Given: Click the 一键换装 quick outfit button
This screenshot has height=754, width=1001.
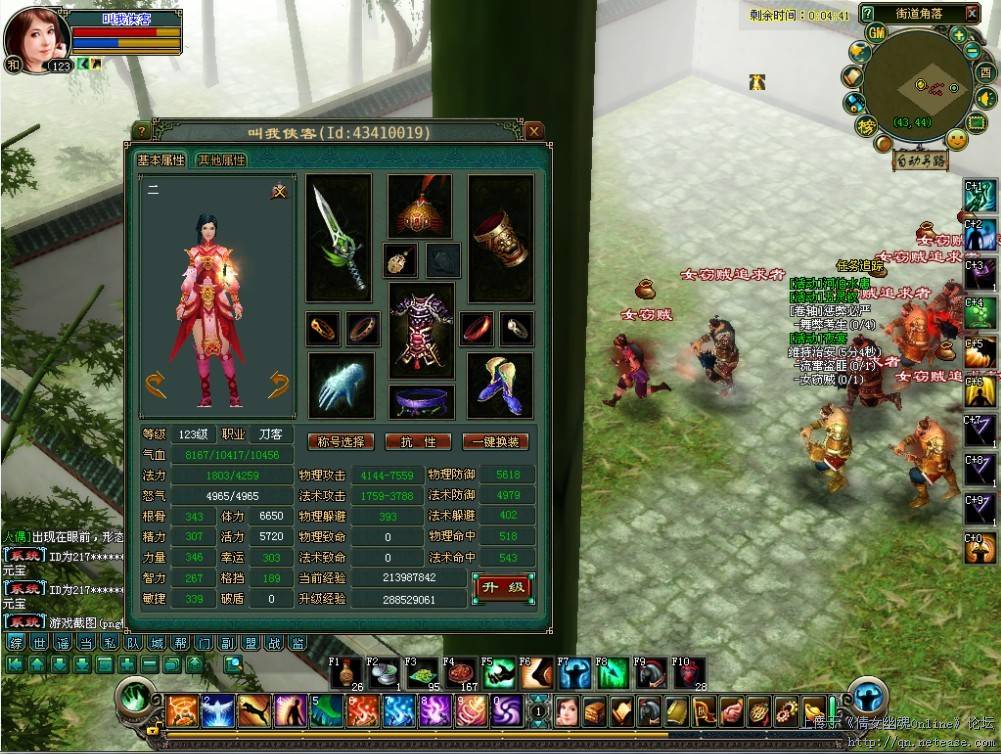Looking at the screenshot, I should pyautogui.click(x=495, y=442).
